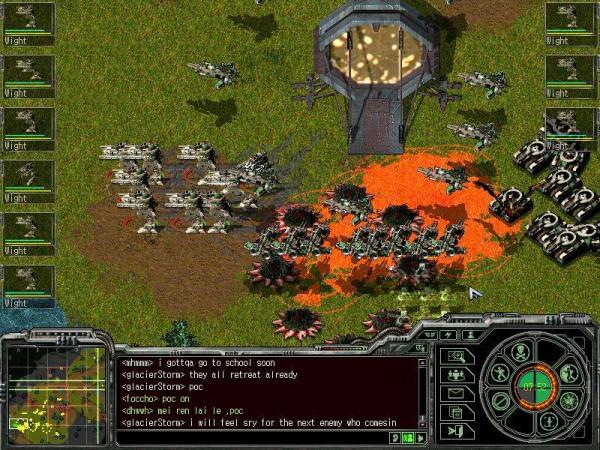Open the group of people panel button

tap(456, 375)
